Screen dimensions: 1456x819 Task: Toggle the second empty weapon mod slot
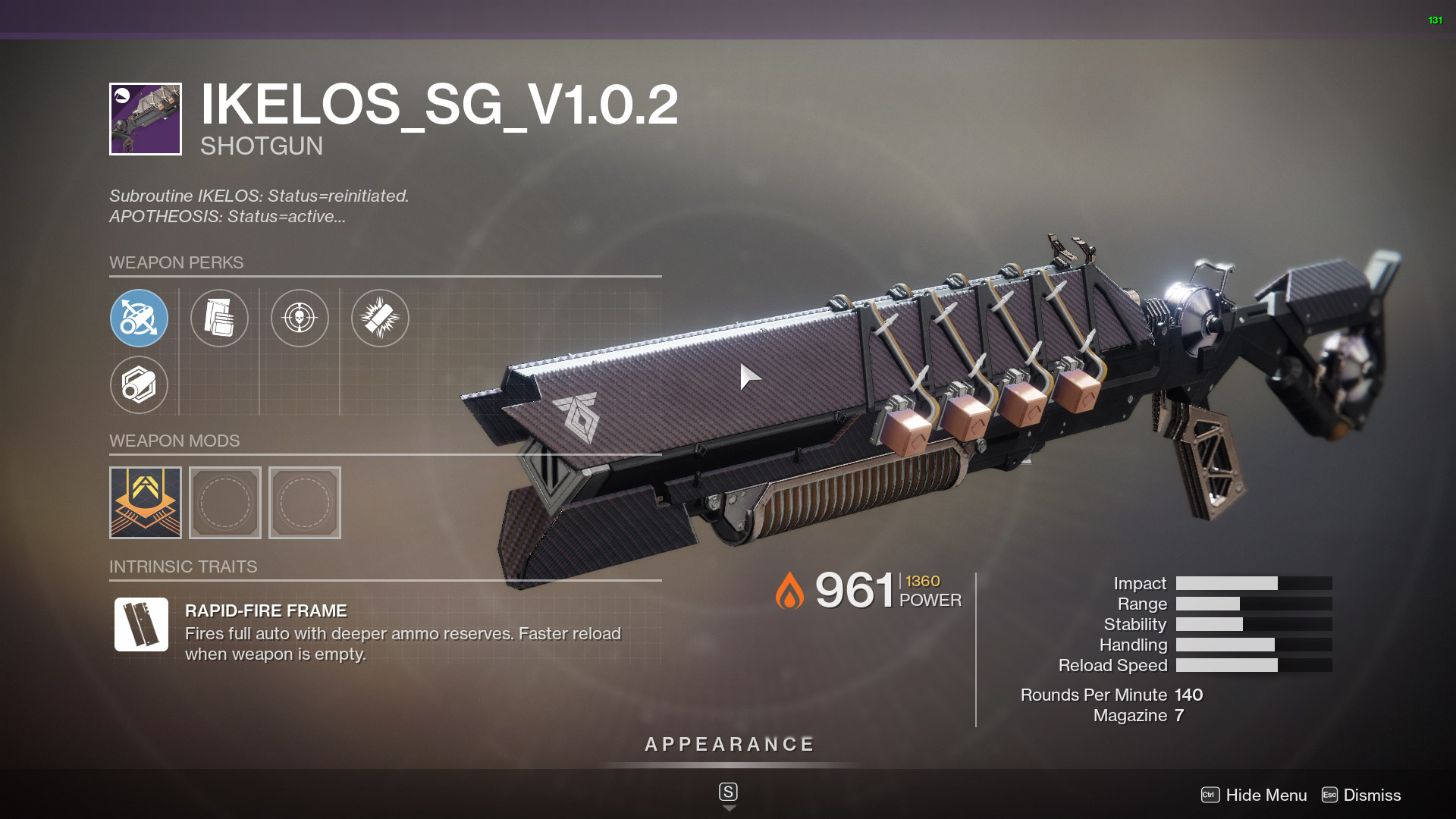pyautogui.click(x=305, y=502)
